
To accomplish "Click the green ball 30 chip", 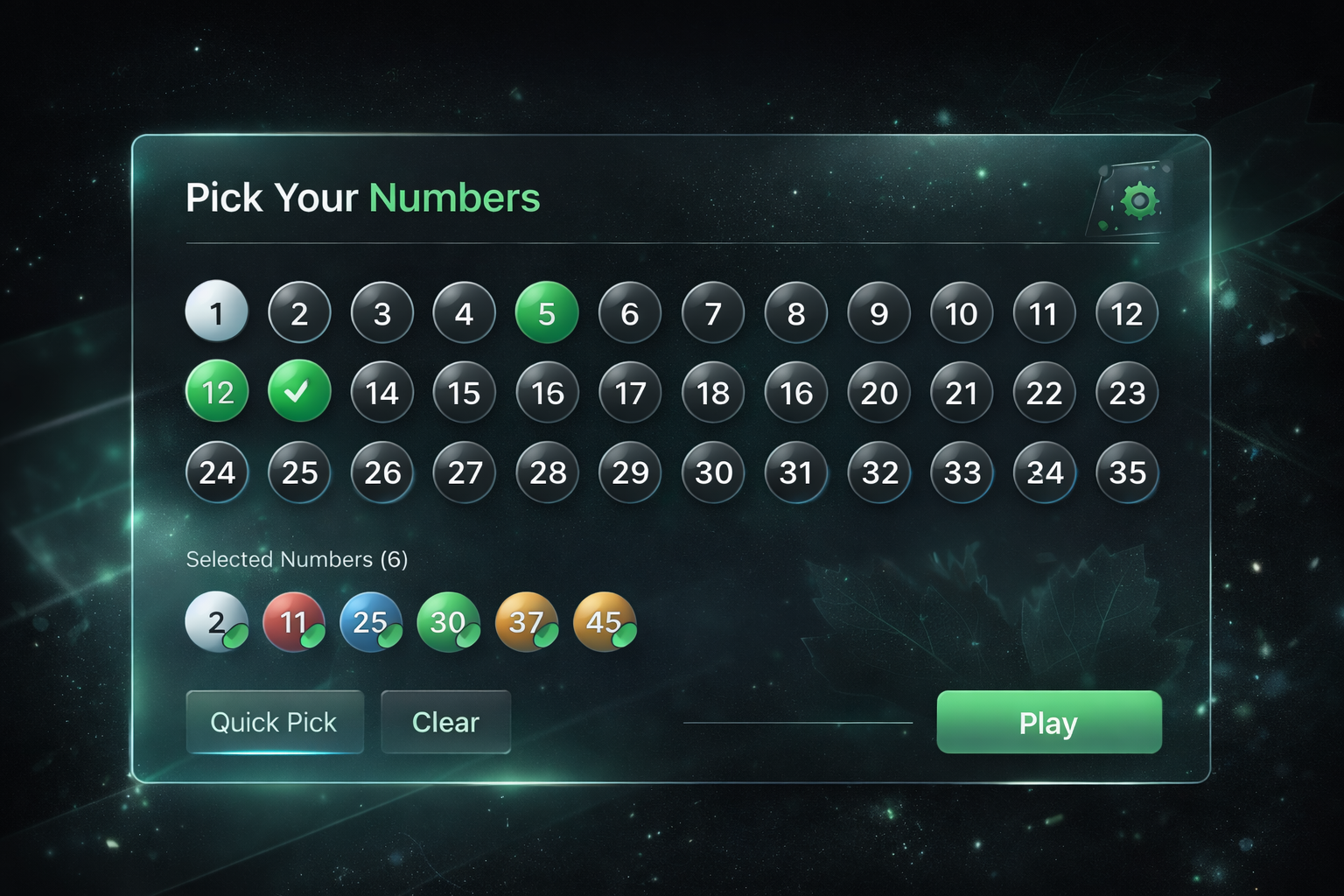I will 449,622.
